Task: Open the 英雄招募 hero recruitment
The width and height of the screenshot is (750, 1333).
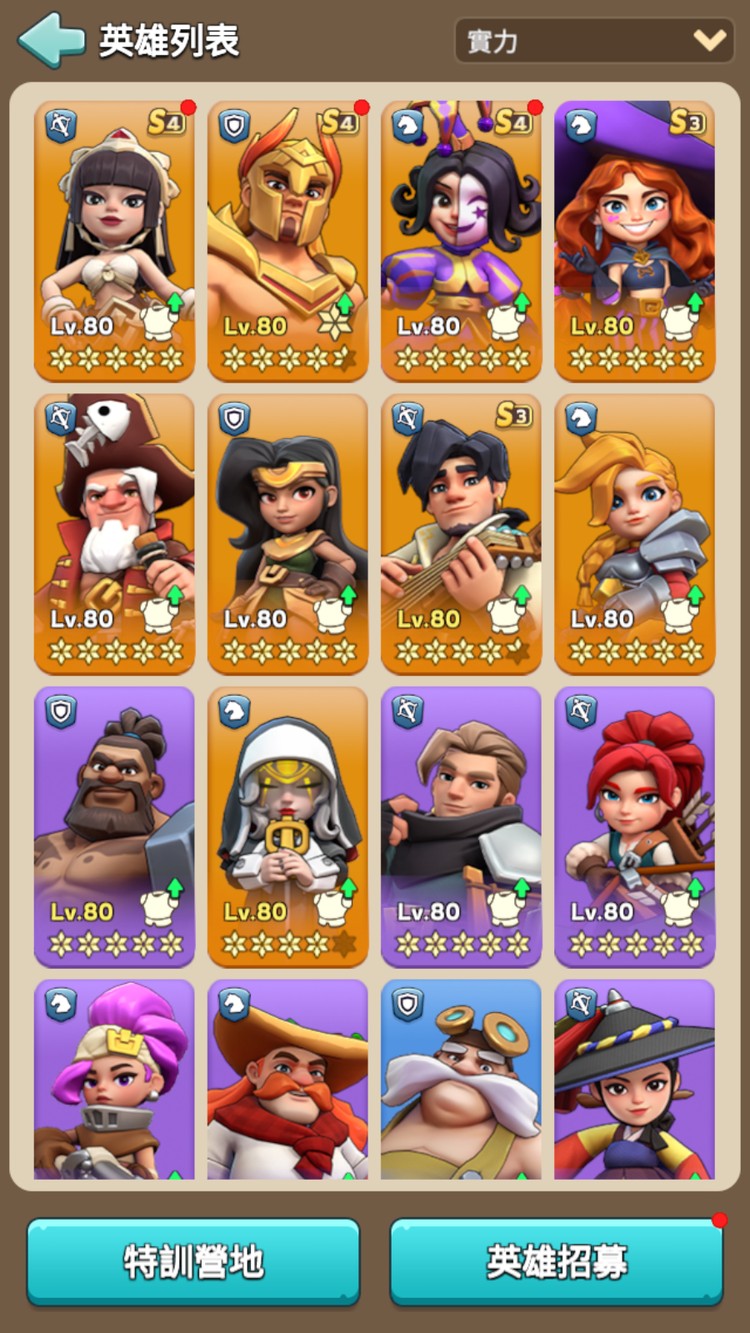Action: (x=556, y=1262)
